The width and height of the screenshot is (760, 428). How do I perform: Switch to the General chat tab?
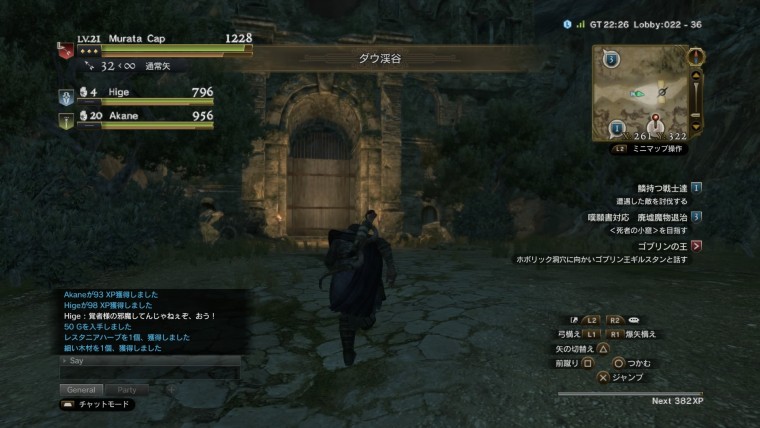tap(82, 389)
